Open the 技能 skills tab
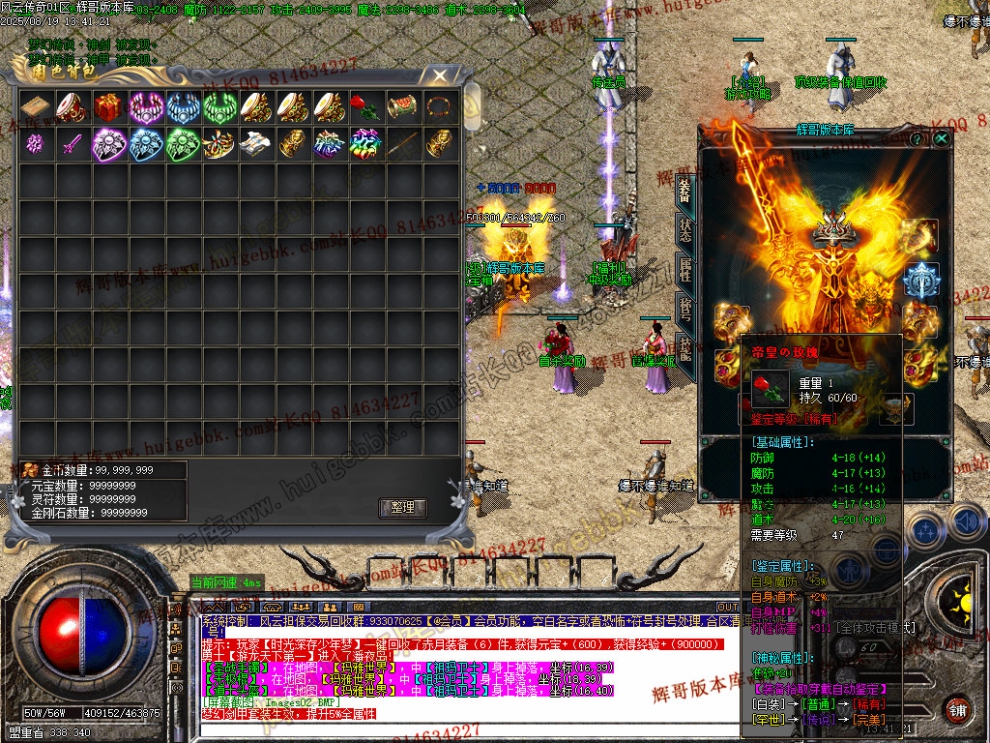990x743 pixels. click(x=685, y=347)
